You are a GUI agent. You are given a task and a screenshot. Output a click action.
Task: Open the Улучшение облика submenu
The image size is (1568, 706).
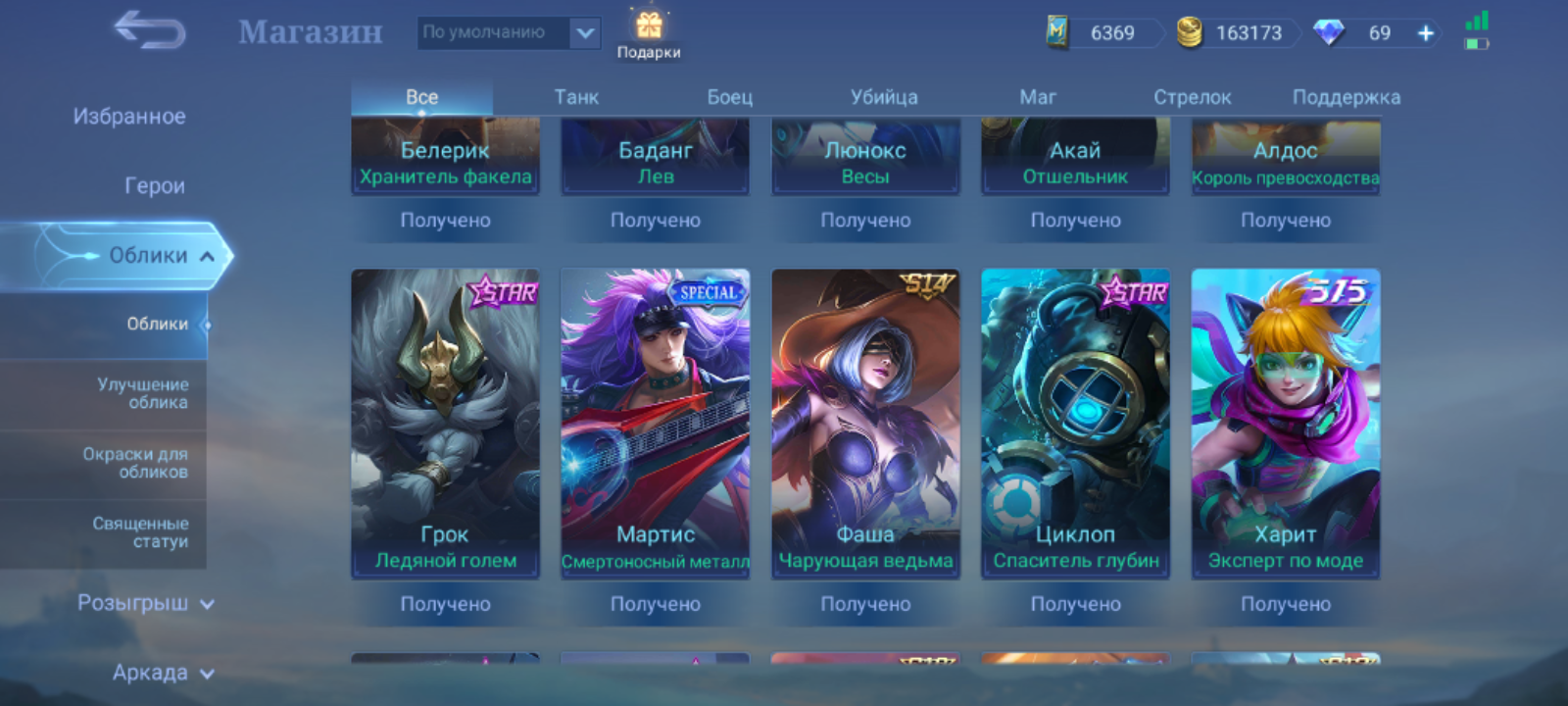point(142,393)
